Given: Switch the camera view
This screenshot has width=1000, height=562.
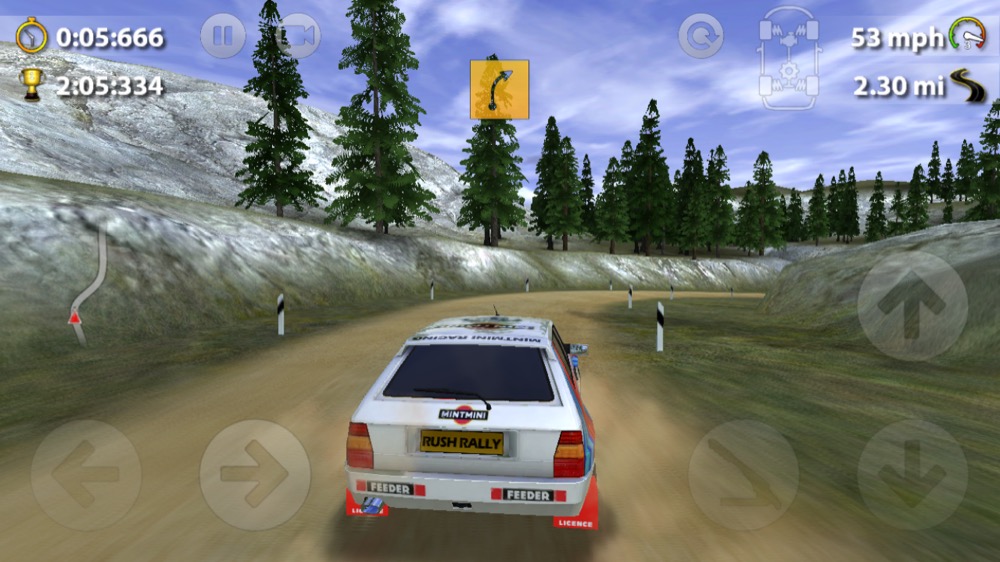Looking at the screenshot, I should tap(298, 37).
